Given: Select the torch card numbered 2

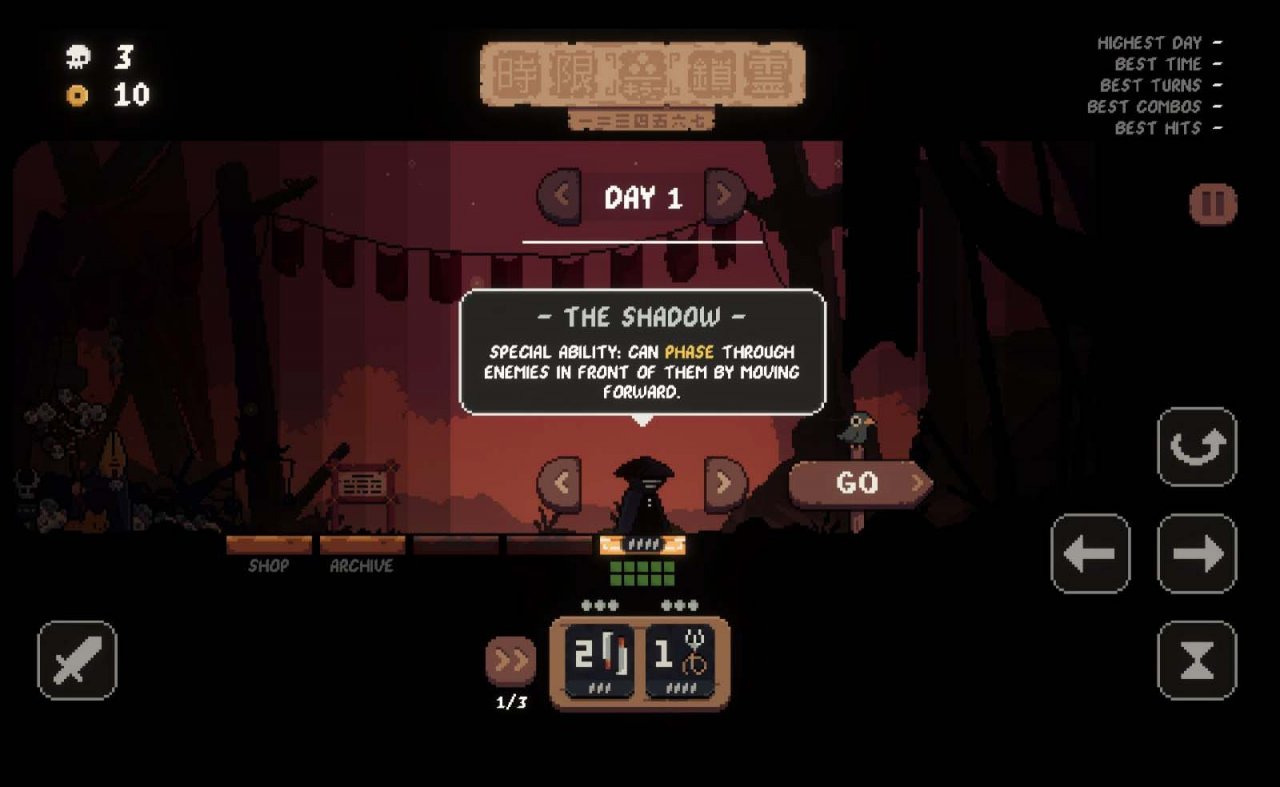Looking at the screenshot, I should [x=597, y=660].
